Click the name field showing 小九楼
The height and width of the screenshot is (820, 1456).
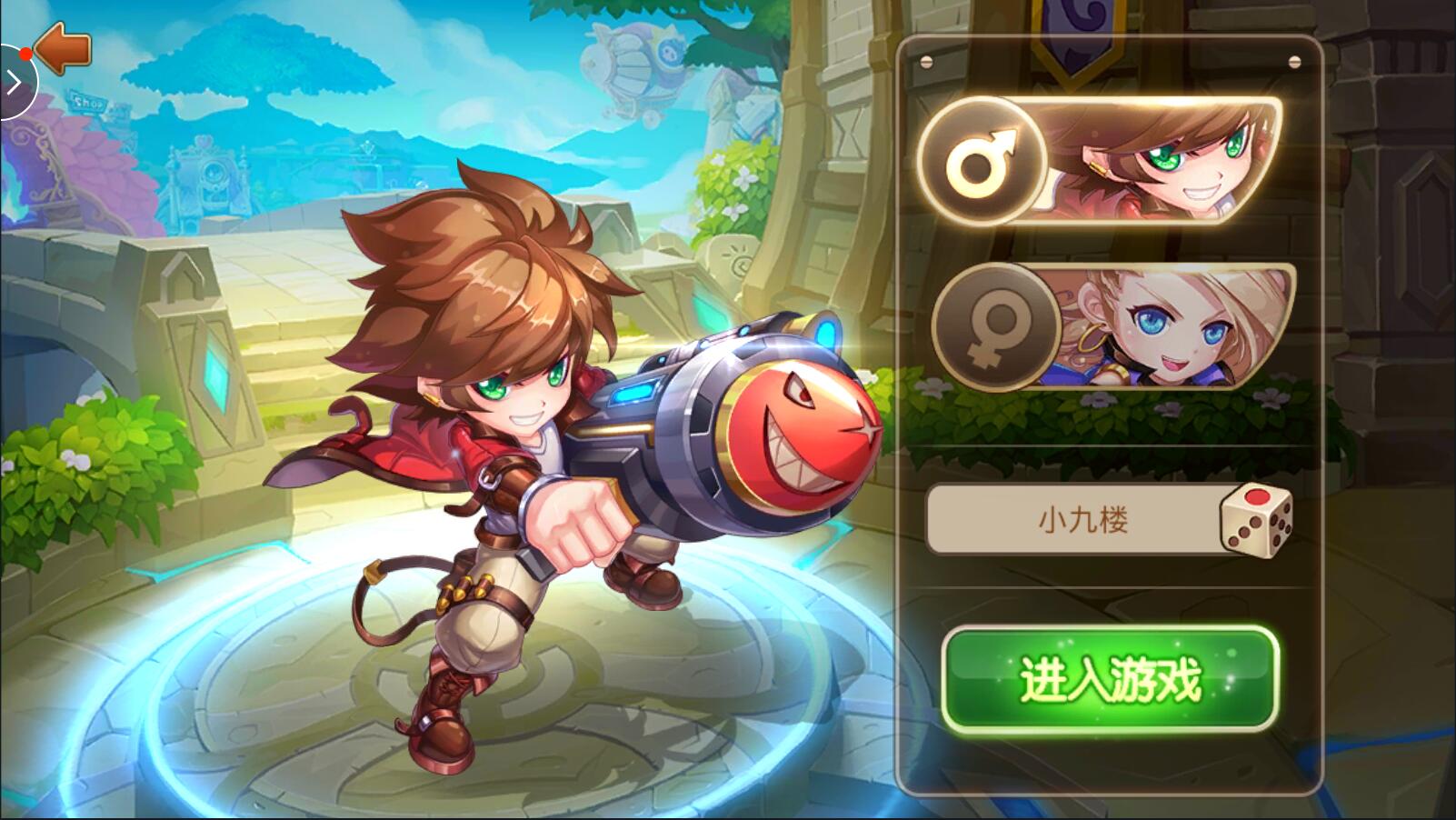click(1072, 520)
